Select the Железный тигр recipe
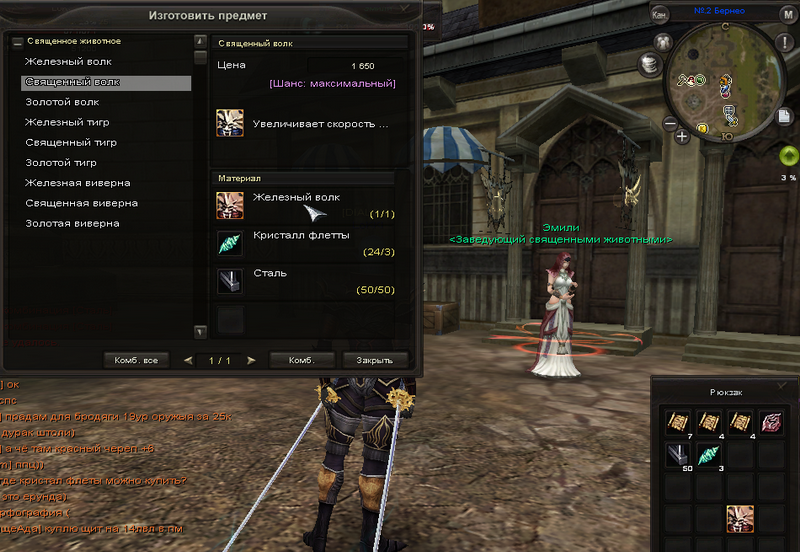Viewport: 800px width, 552px height. point(67,122)
